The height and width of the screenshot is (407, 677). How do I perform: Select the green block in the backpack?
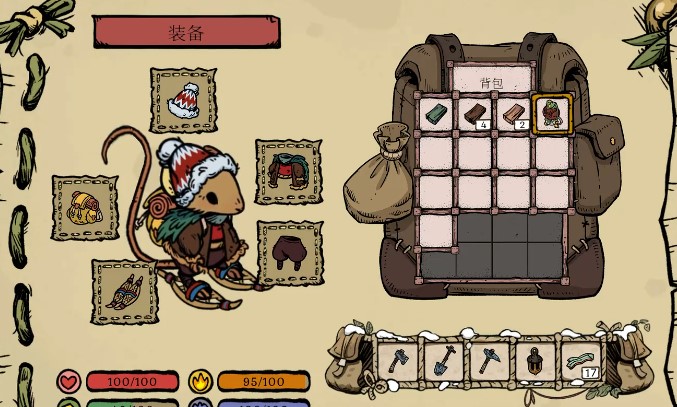click(437, 115)
